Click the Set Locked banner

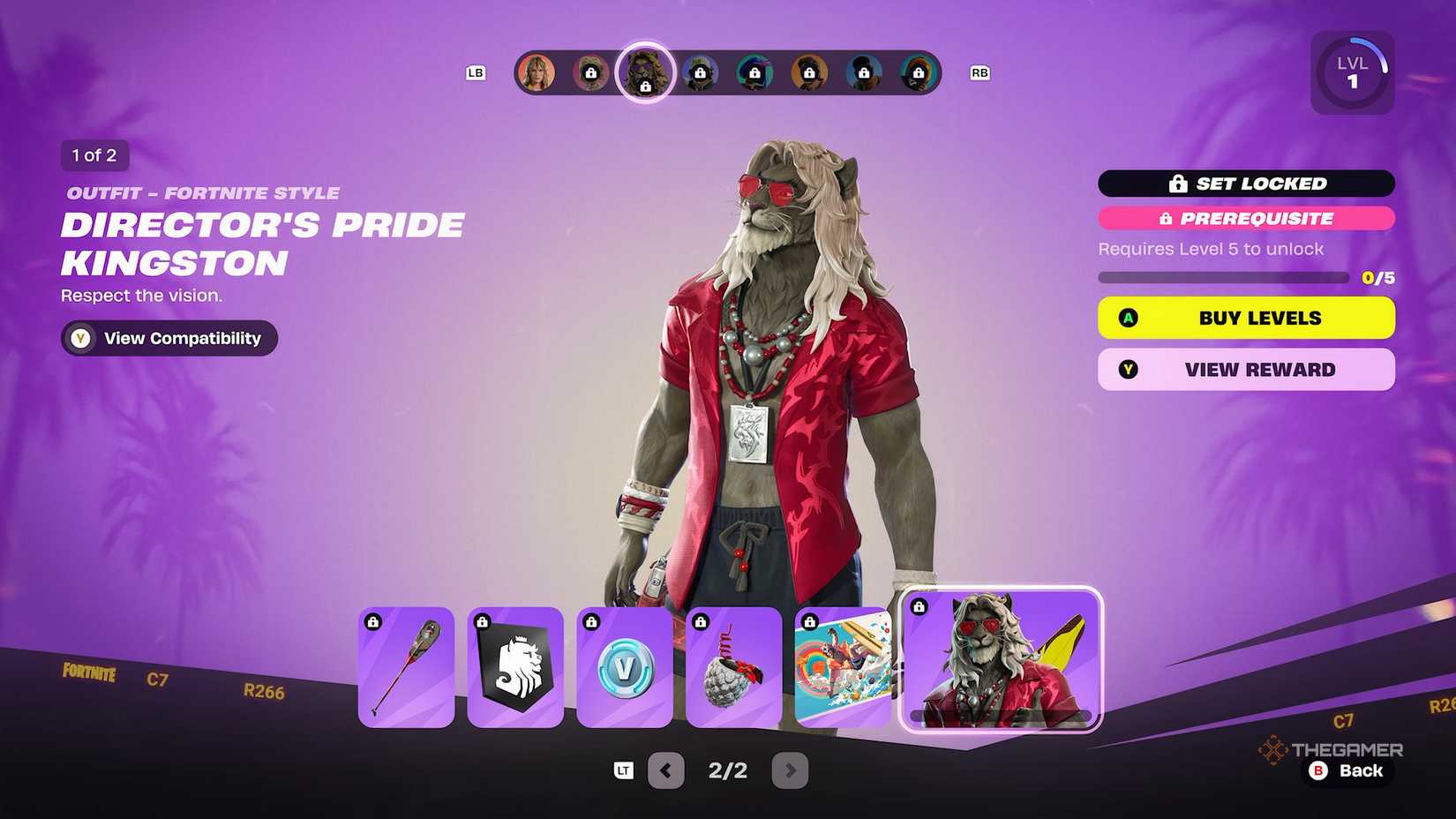point(1245,184)
